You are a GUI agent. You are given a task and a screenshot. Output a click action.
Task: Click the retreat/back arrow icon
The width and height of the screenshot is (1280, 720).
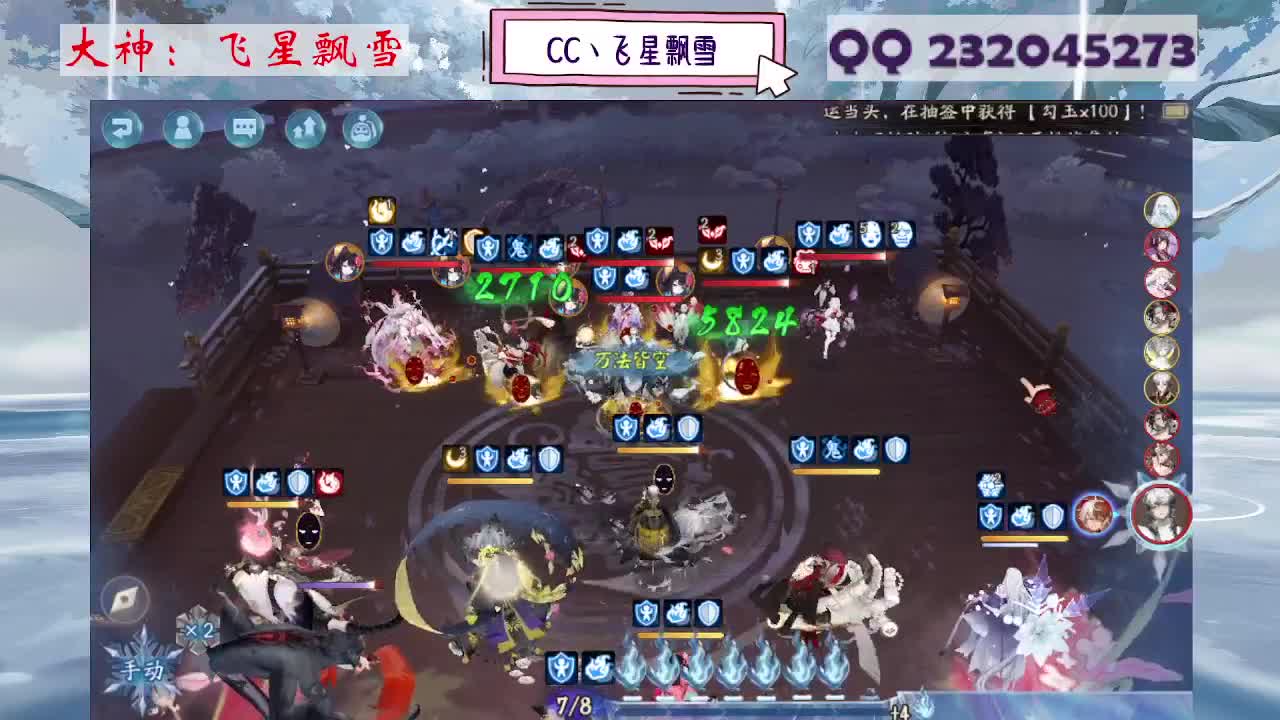(124, 125)
